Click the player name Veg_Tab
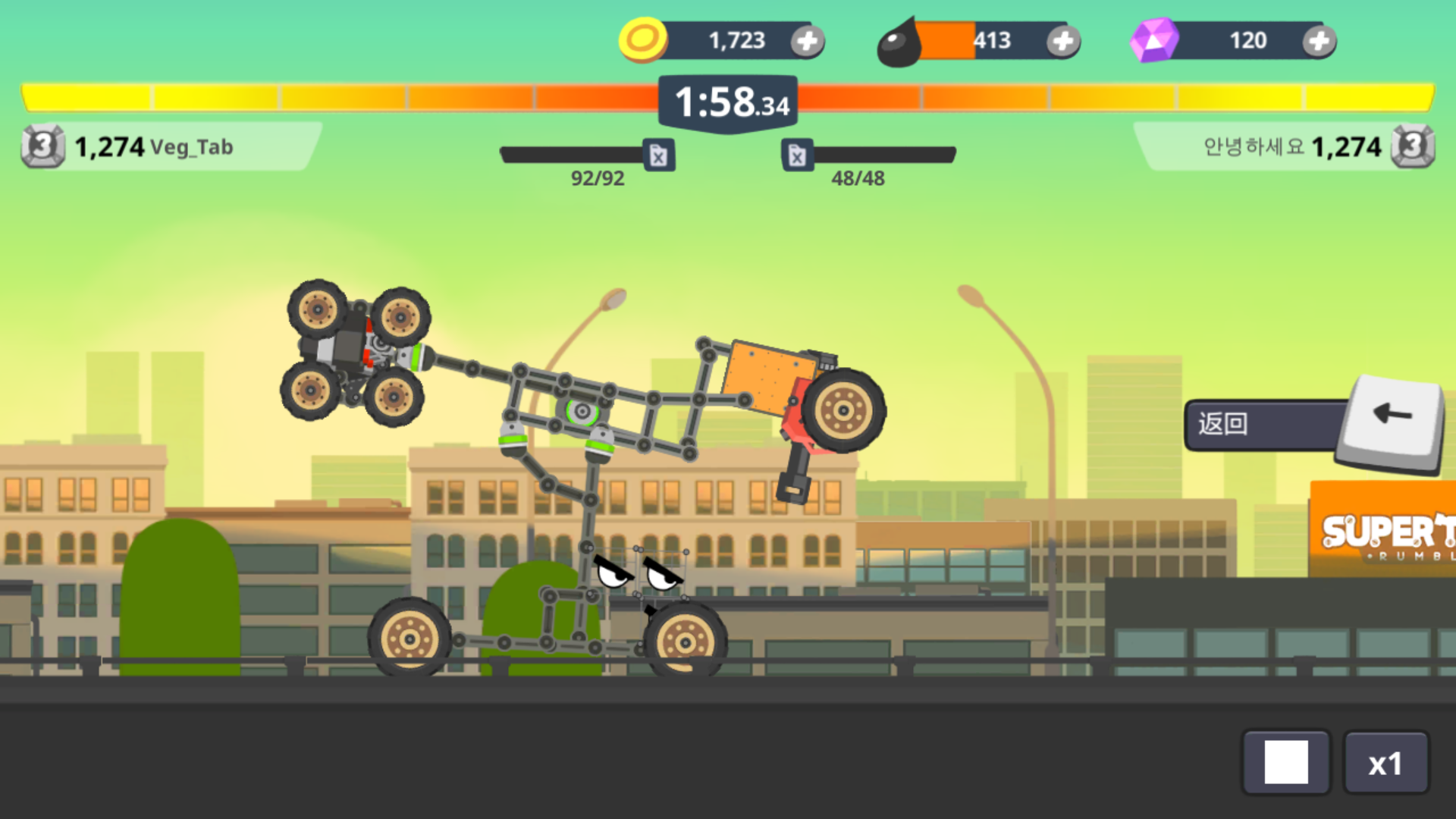The image size is (1456, 819). point(192,148)
